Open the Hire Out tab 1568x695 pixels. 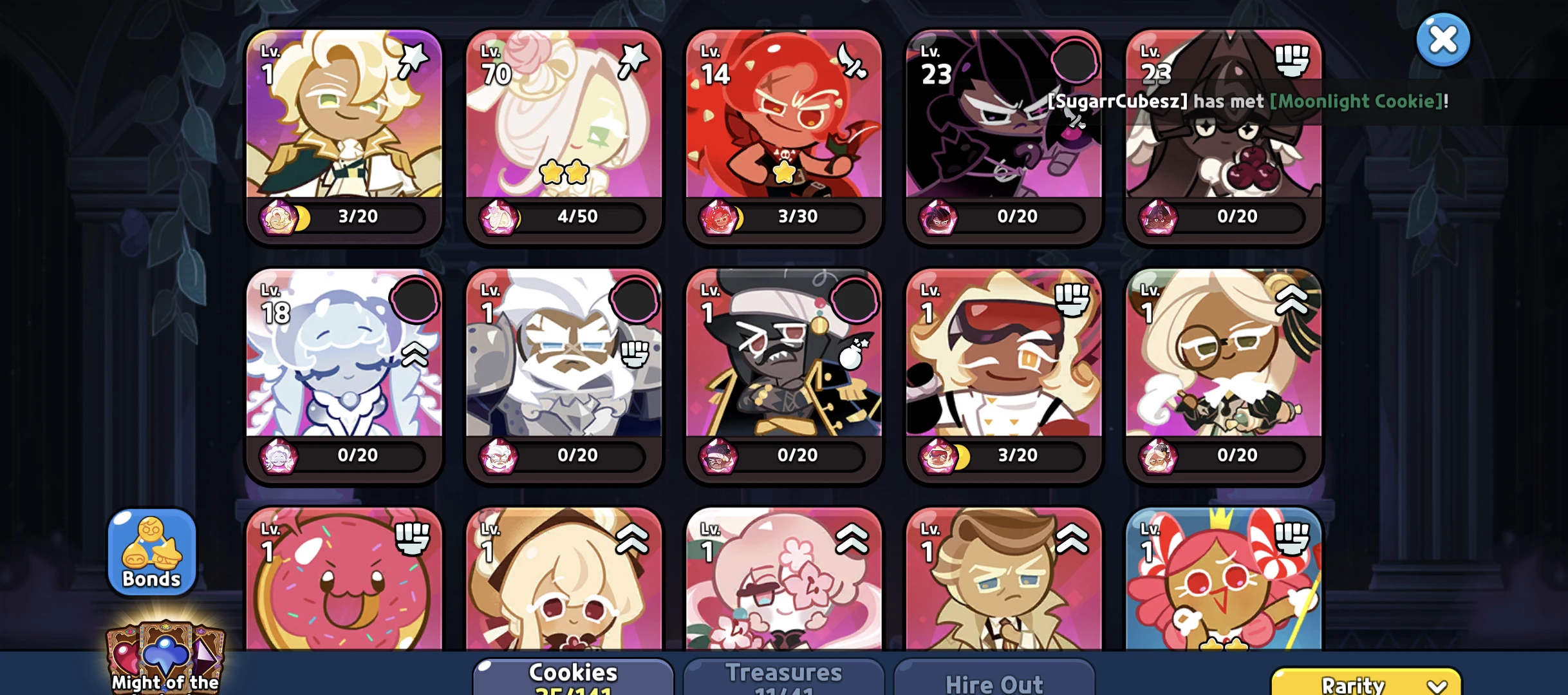pos(994,683)
